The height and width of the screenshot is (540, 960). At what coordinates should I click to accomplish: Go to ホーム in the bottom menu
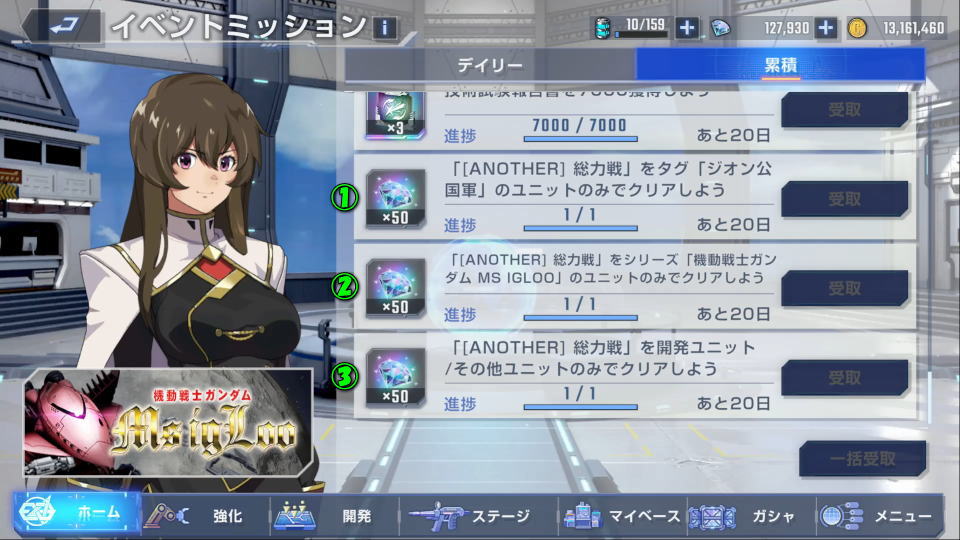tap(76, 514)
